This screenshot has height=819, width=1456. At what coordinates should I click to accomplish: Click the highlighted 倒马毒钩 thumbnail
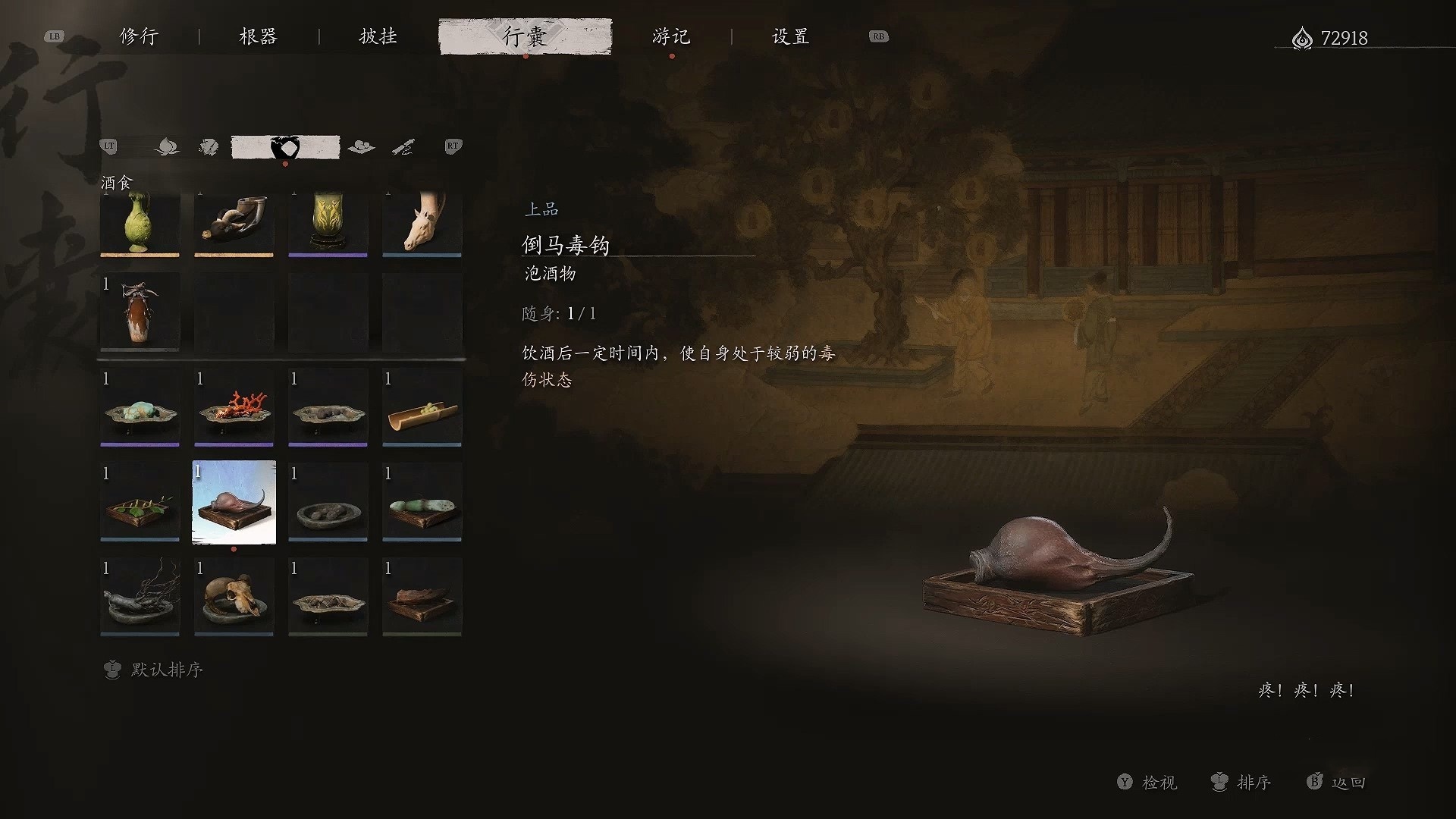pos(234,501)
